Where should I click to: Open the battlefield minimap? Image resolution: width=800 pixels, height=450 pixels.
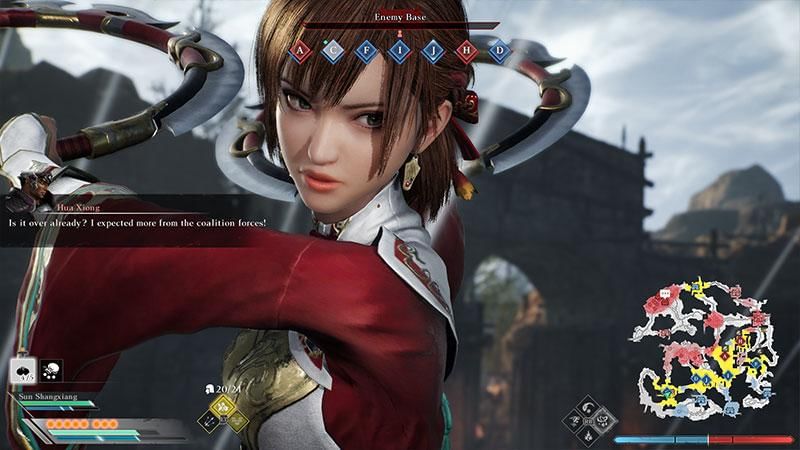click(704, 345)
